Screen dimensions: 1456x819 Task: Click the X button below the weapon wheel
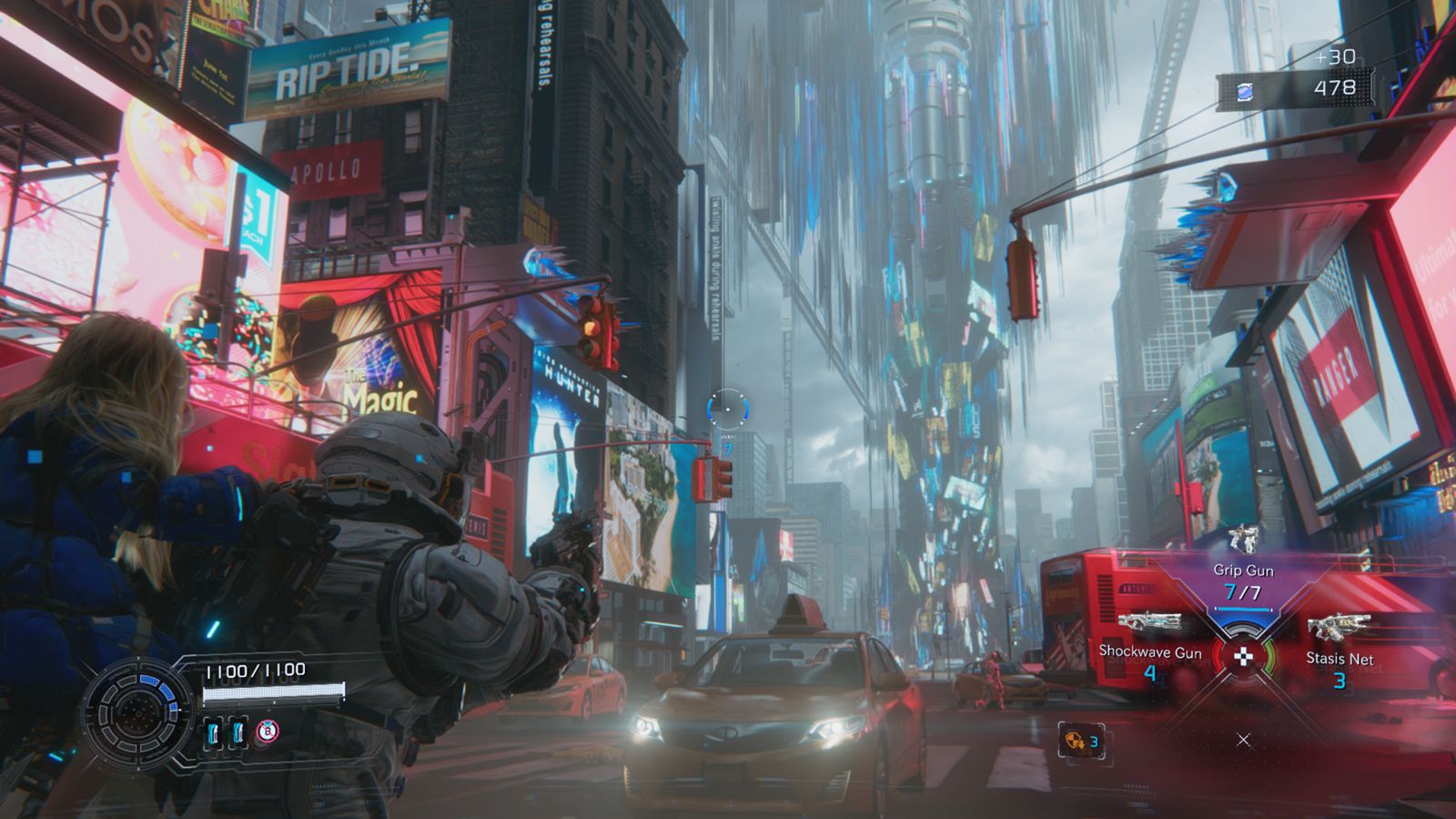1242,739
